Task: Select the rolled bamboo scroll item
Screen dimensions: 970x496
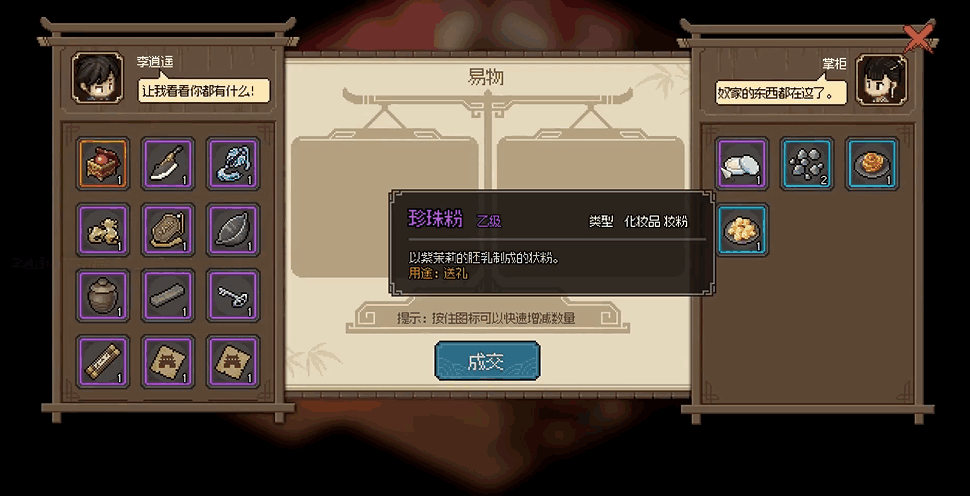Action: (103, 360)
